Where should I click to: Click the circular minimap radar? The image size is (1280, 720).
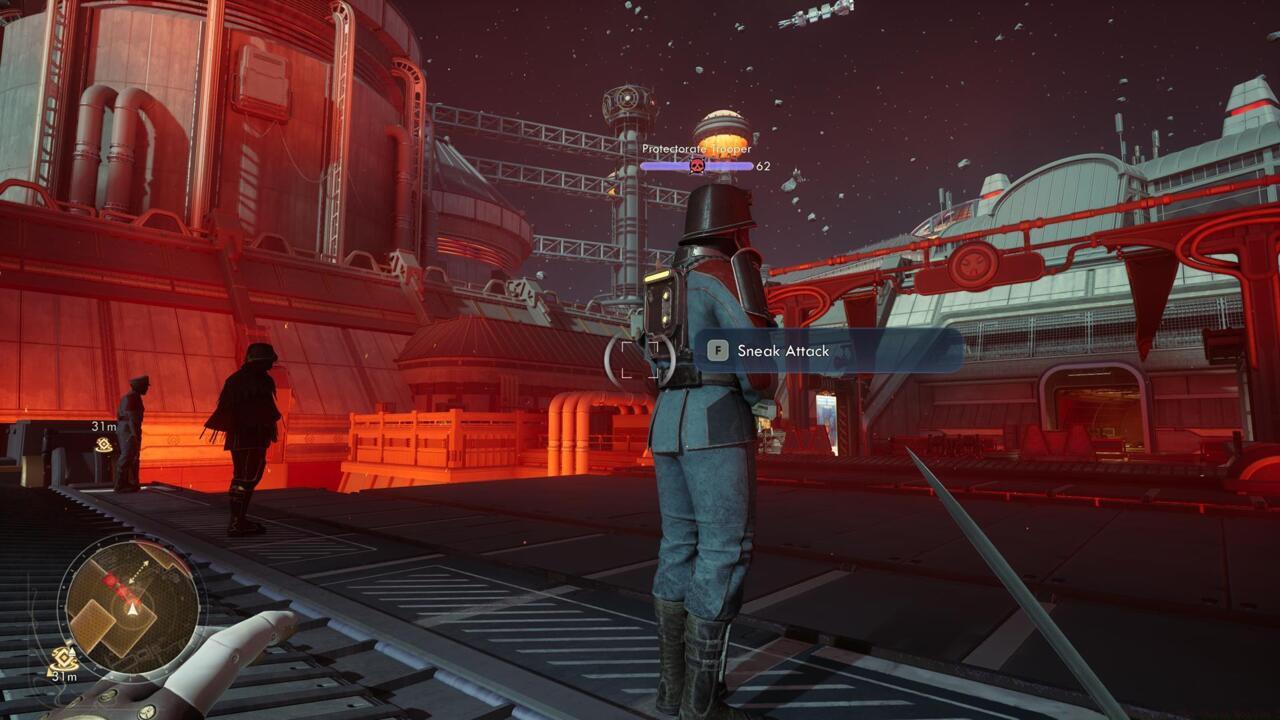[x=131, y=606]
